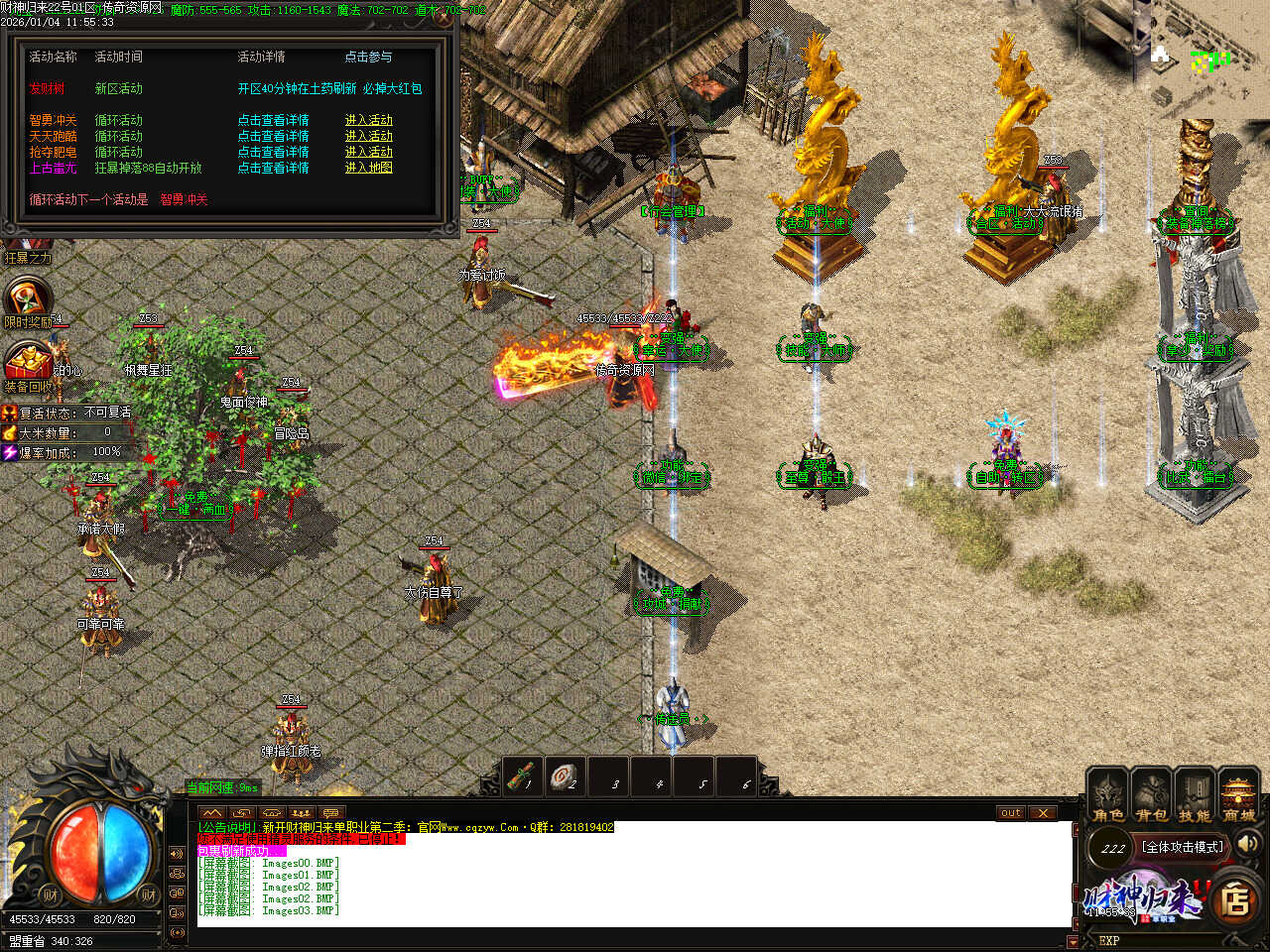The width and height of the screenshot is (1270, 952).
Task: Change the 全体攻击模式 attack mode
Action: pos(1183,847)
